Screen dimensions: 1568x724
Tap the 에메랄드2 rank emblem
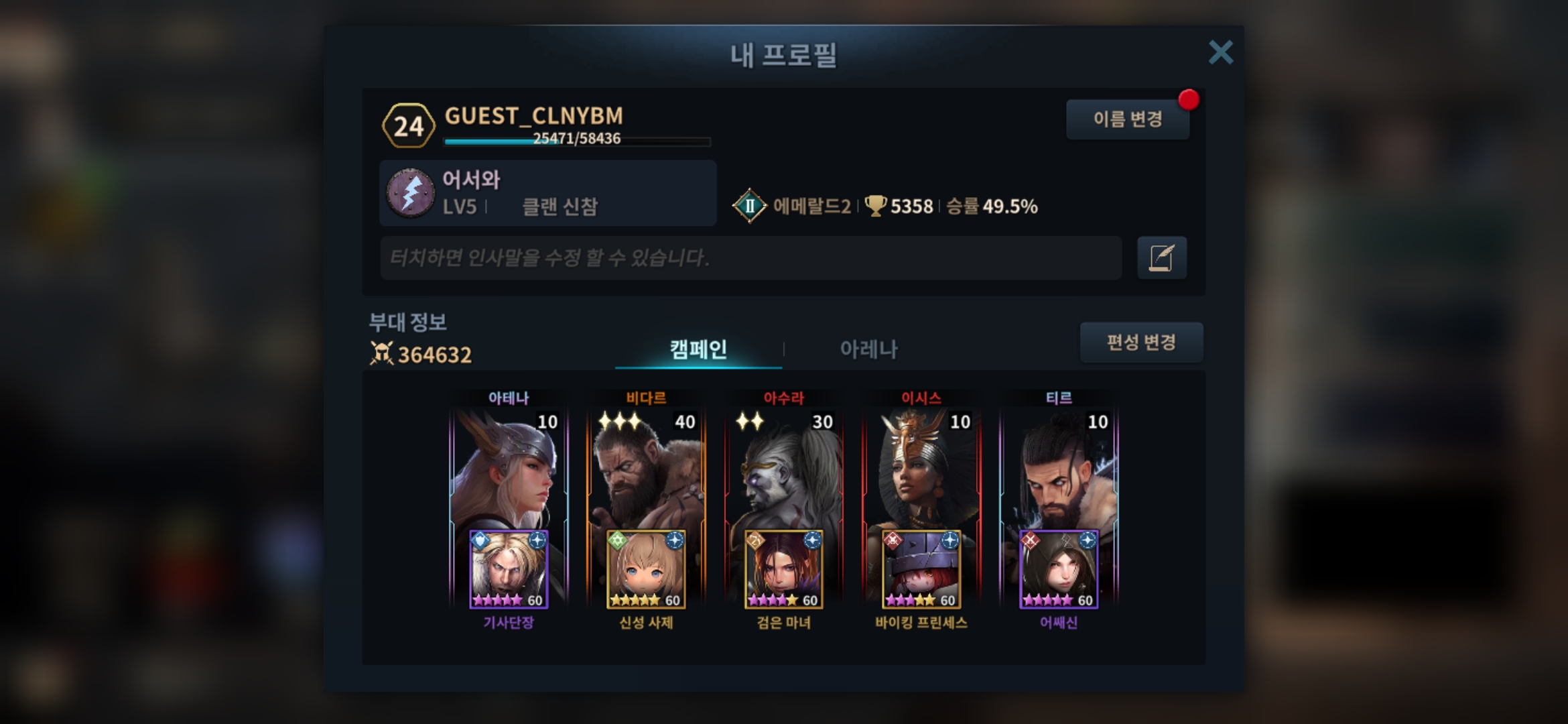point(749,206)
